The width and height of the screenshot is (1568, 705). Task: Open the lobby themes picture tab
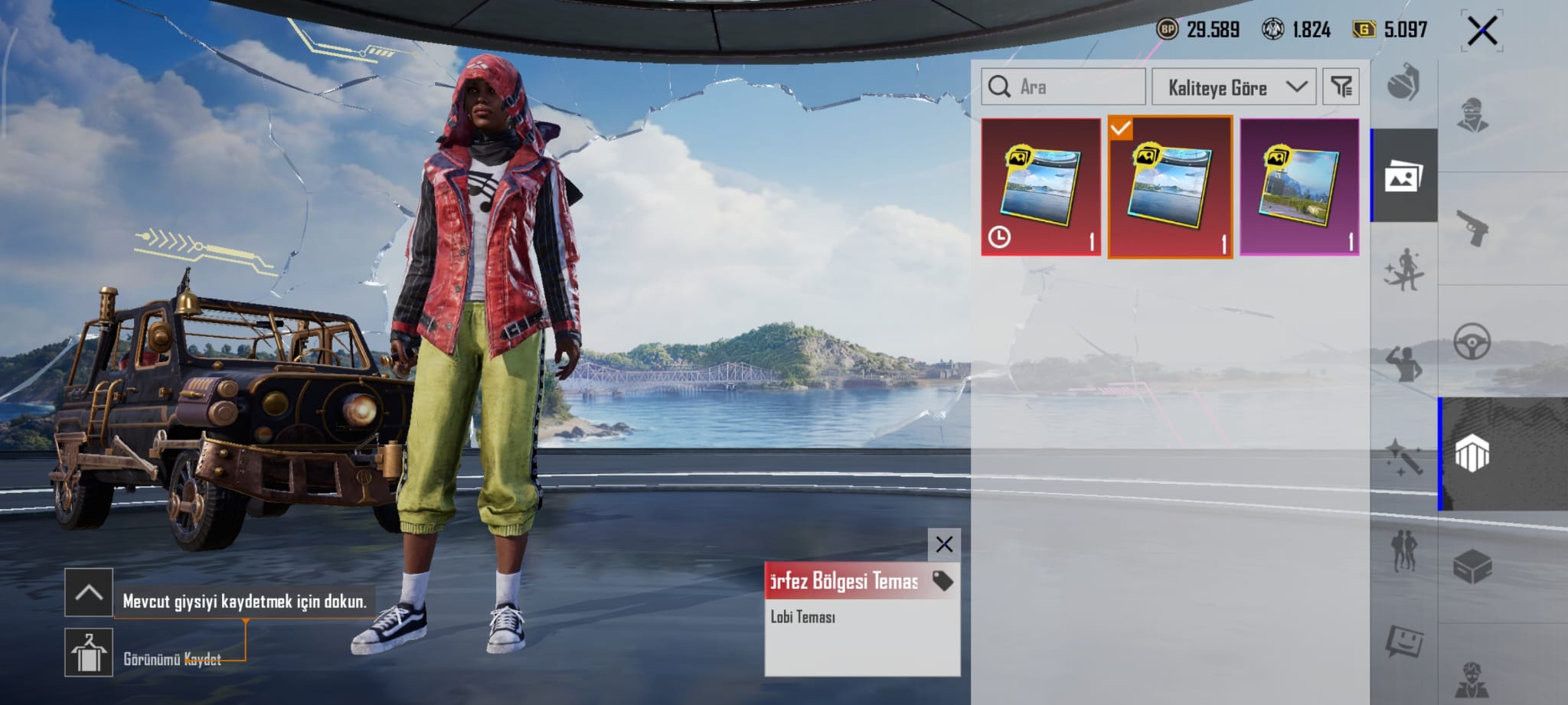point(1403,177)
